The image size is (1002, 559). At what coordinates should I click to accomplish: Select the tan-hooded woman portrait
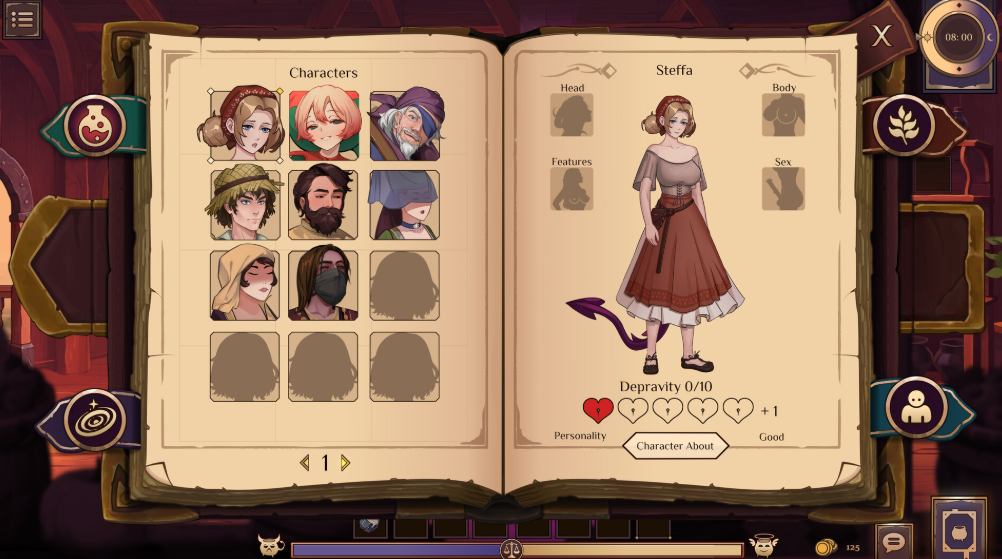245,285
